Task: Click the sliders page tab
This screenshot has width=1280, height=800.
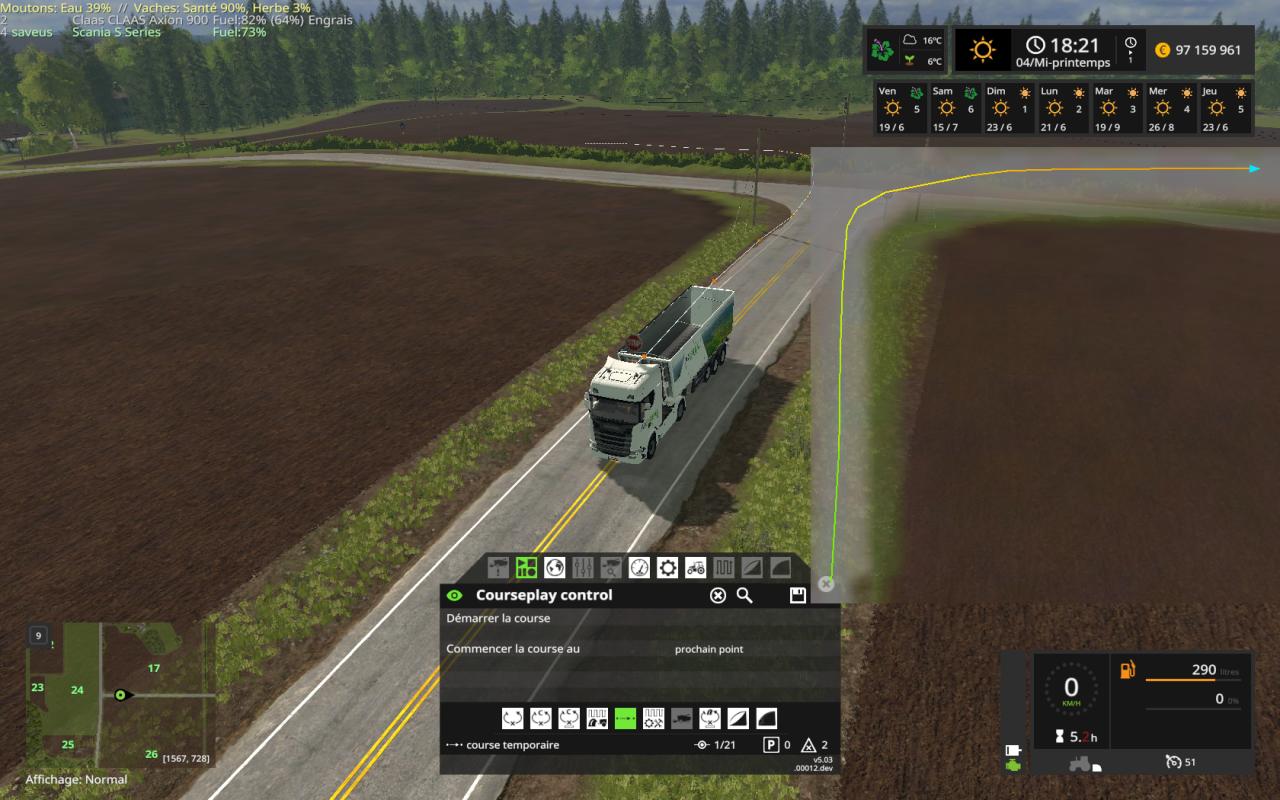Action: 583,568
